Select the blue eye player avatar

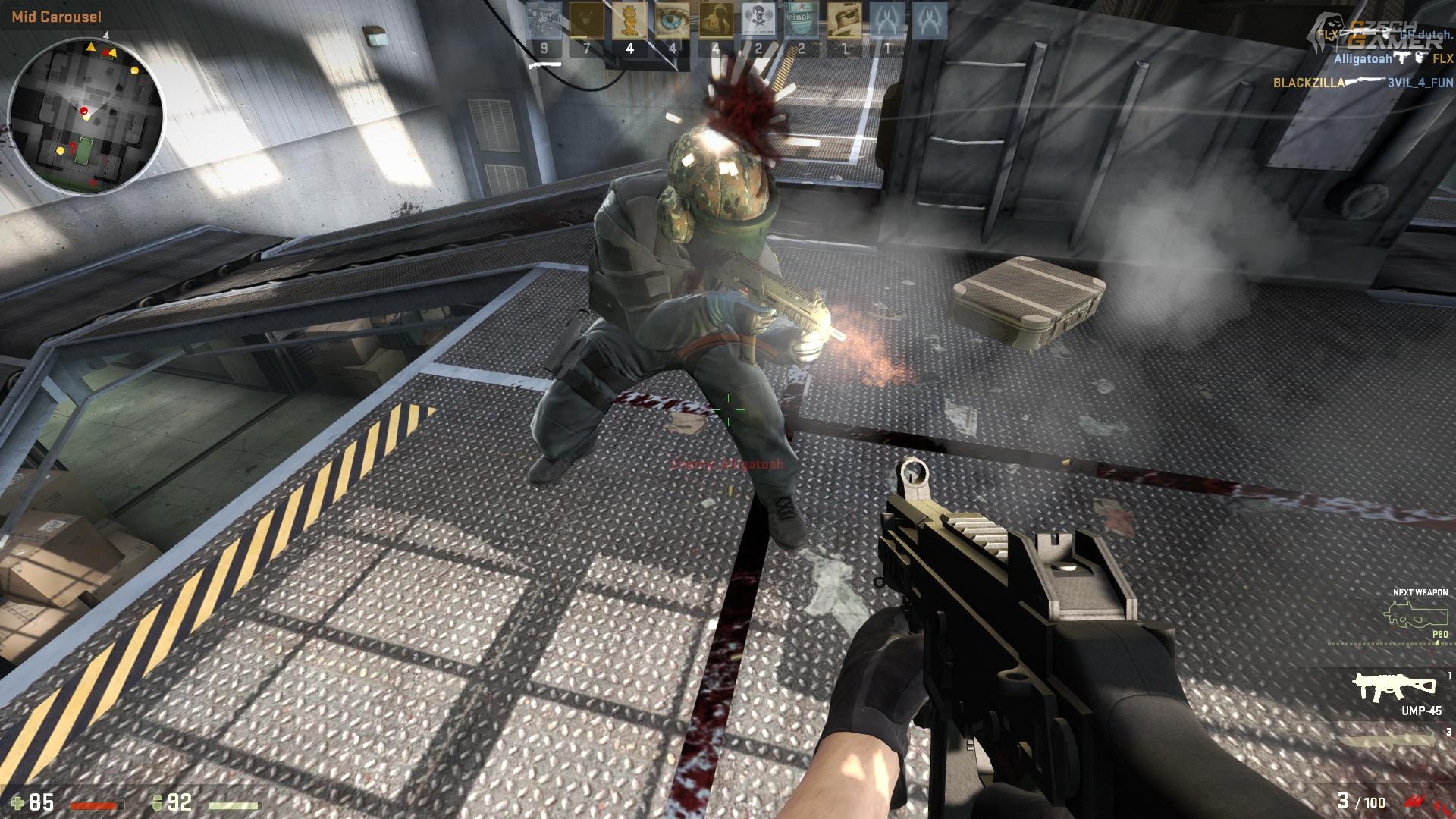click(672, 20)
